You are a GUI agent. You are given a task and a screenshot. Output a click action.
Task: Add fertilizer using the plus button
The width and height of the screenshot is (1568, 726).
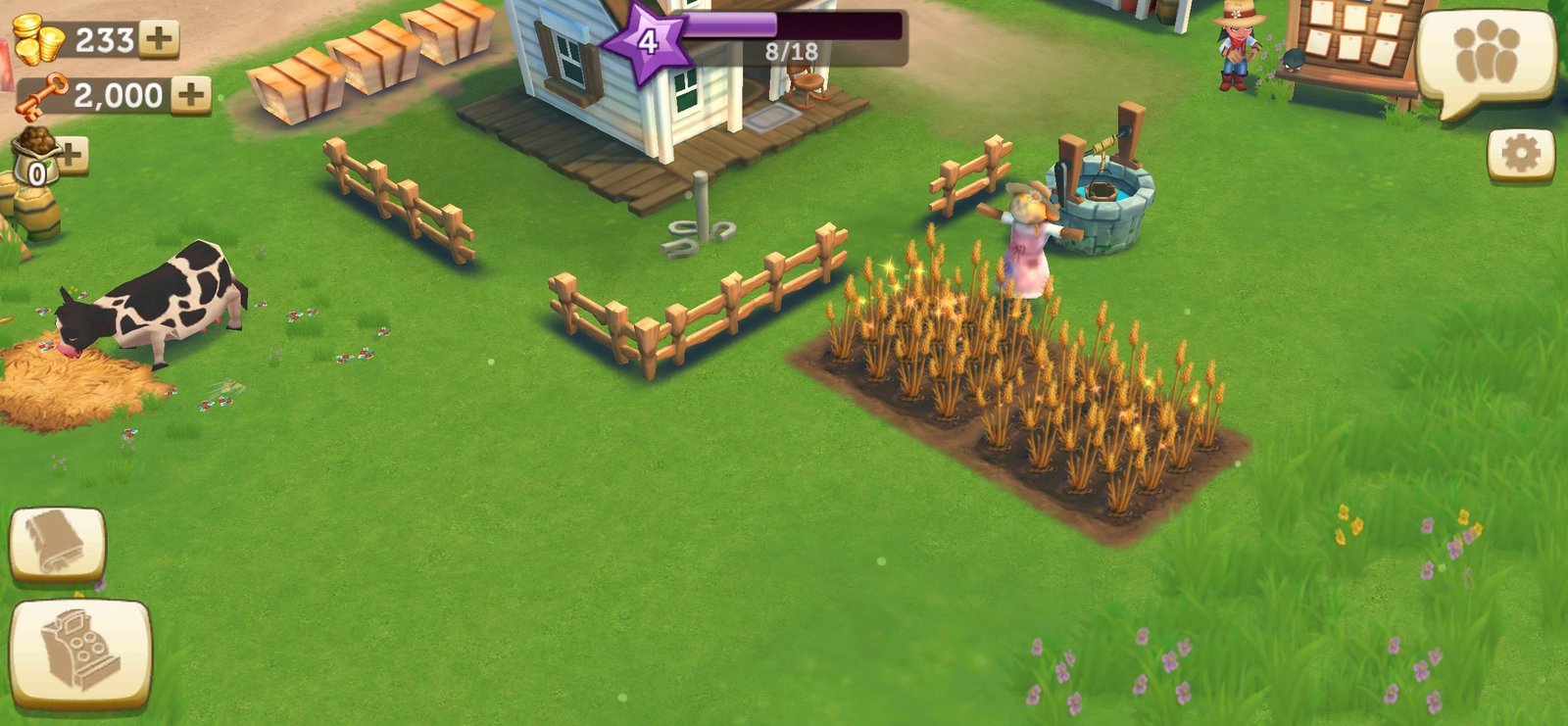(72, 154)
